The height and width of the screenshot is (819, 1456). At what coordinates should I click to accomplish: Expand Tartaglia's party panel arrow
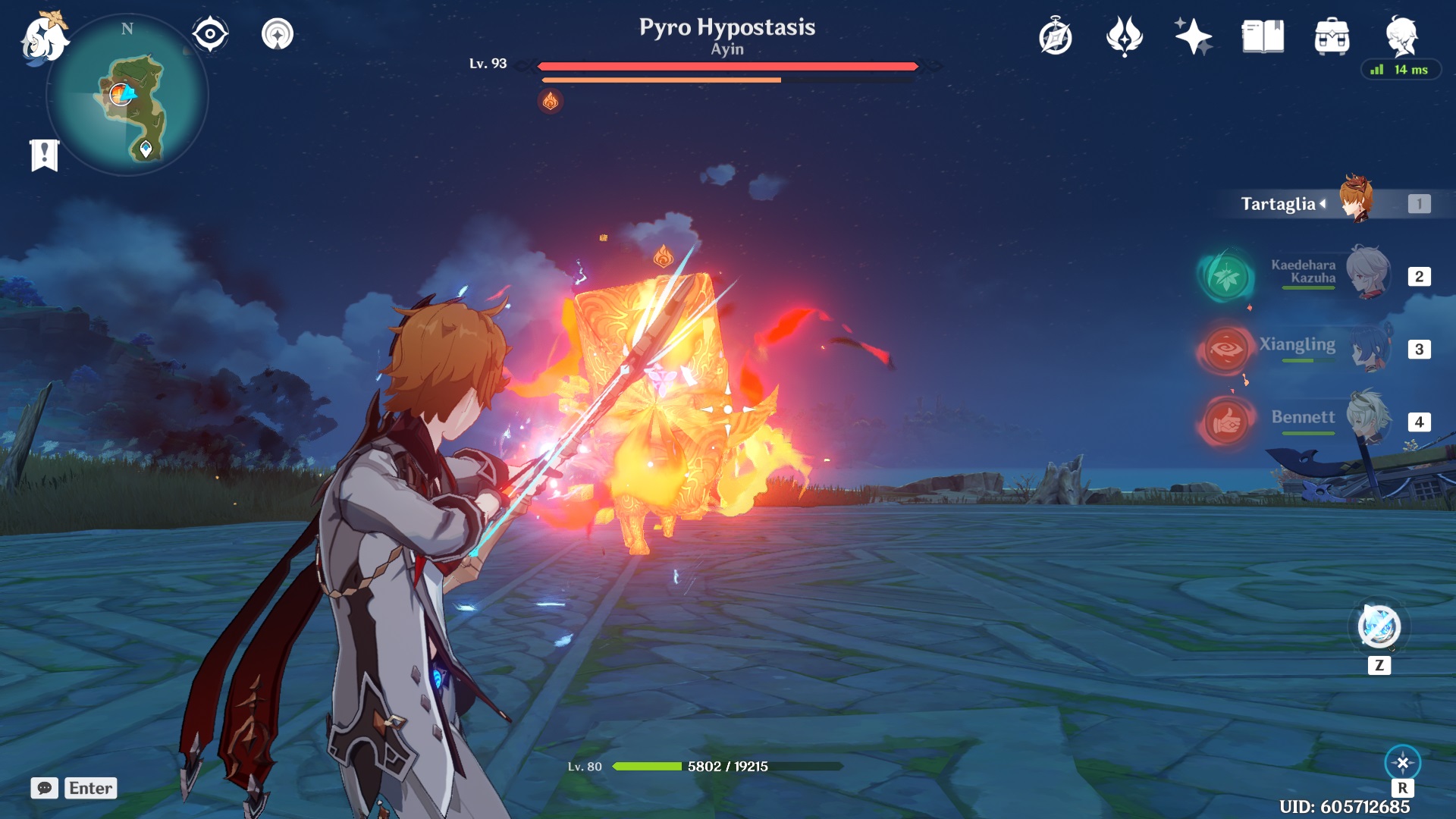coord(1323,203)
